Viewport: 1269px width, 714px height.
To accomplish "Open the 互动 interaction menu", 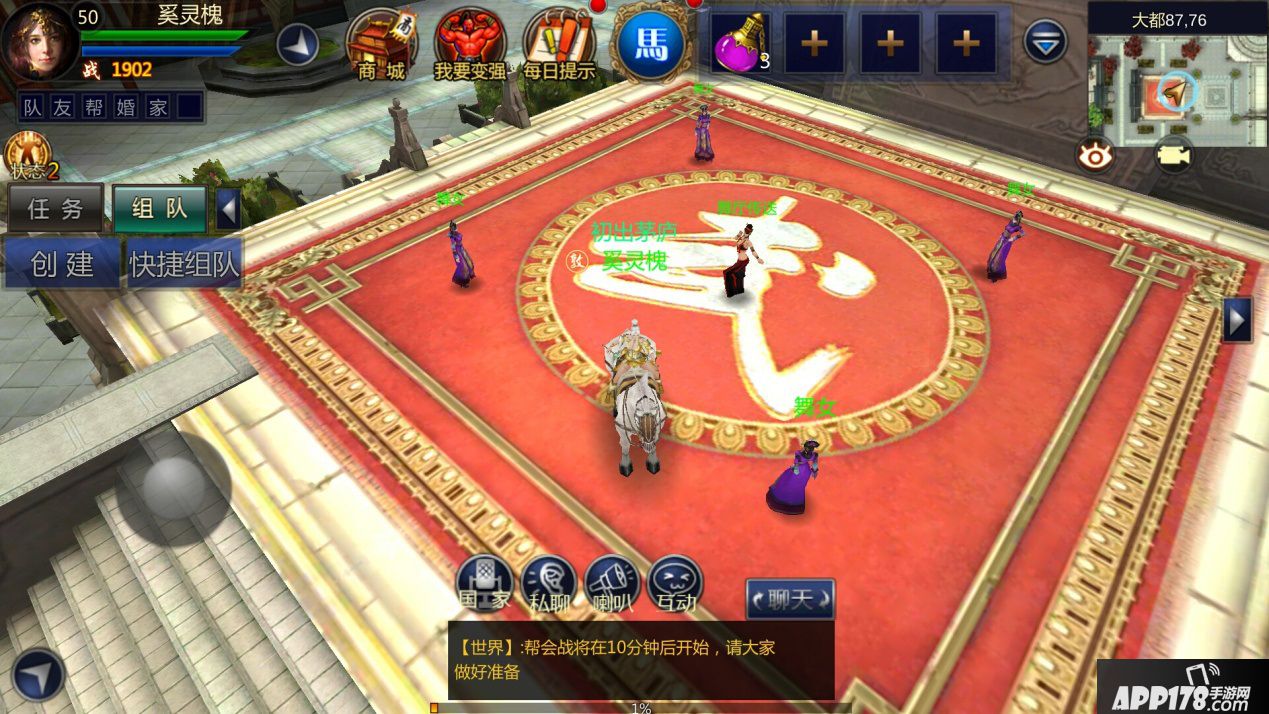I will [x=676, y=583].
